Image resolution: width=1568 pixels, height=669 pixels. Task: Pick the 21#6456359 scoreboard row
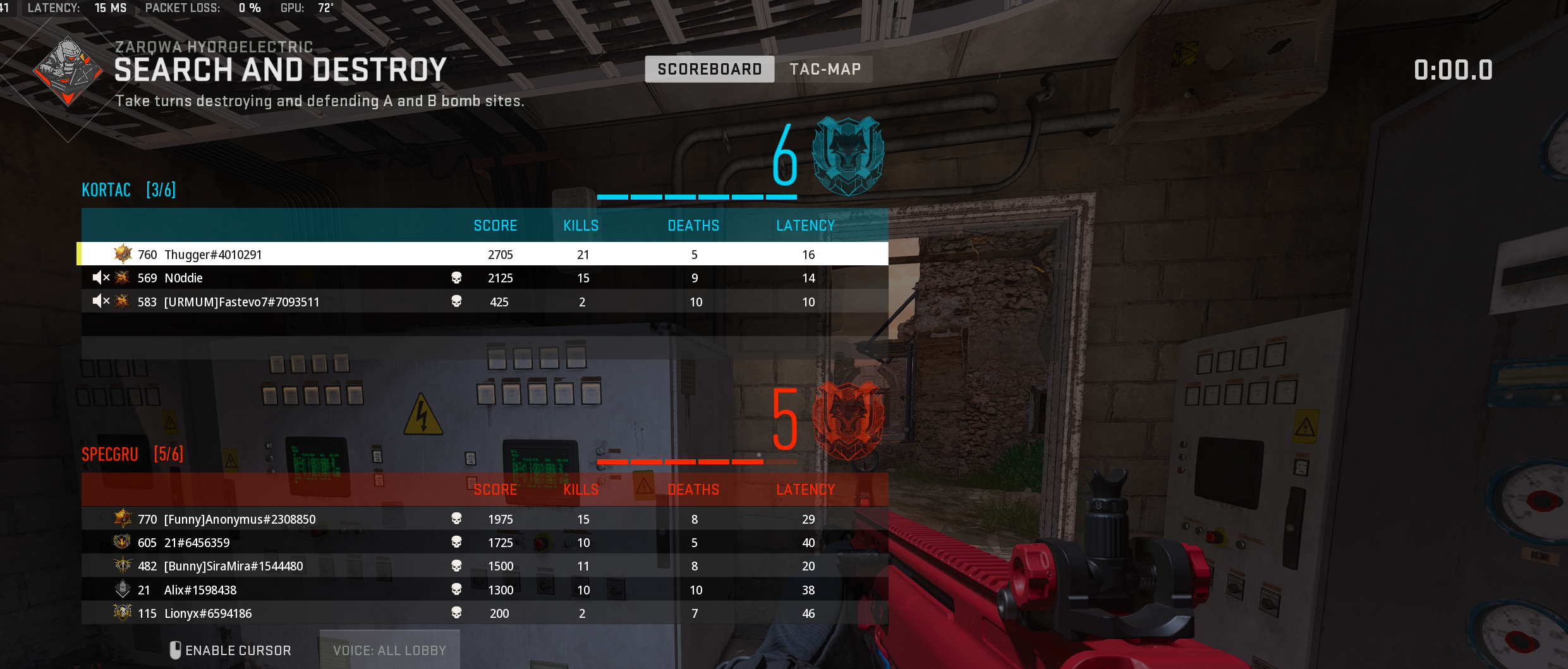click(197, 543)
